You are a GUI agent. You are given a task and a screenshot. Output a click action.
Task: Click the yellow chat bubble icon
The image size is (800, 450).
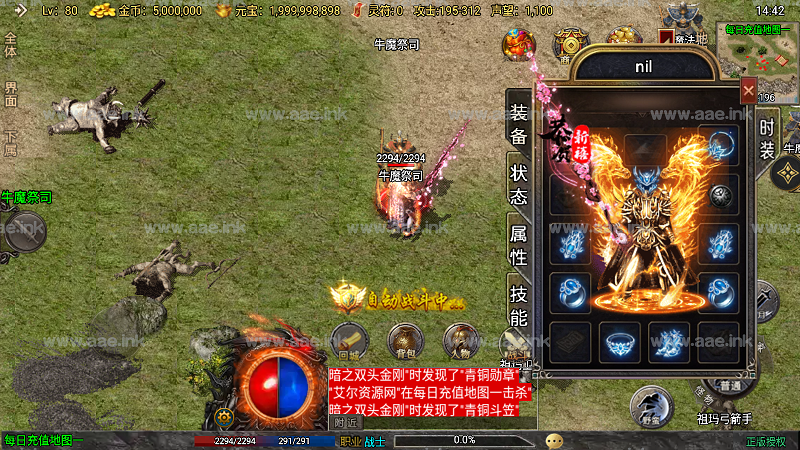click(x=554, y=440)
